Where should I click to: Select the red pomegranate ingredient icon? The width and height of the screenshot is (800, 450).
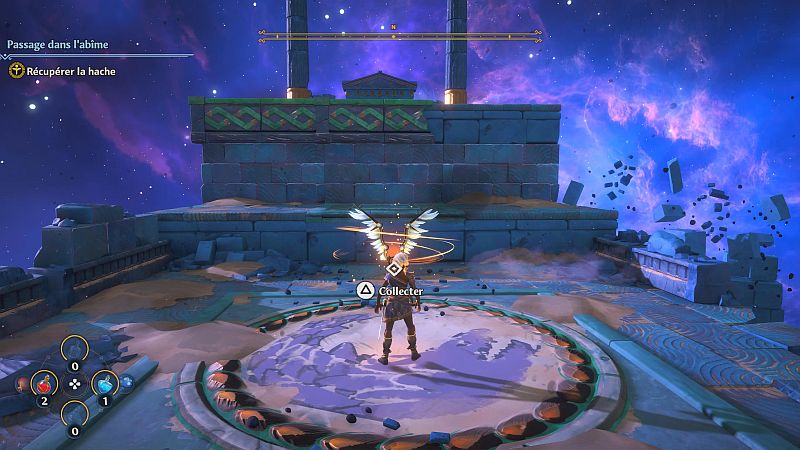(x=22, y=381)
